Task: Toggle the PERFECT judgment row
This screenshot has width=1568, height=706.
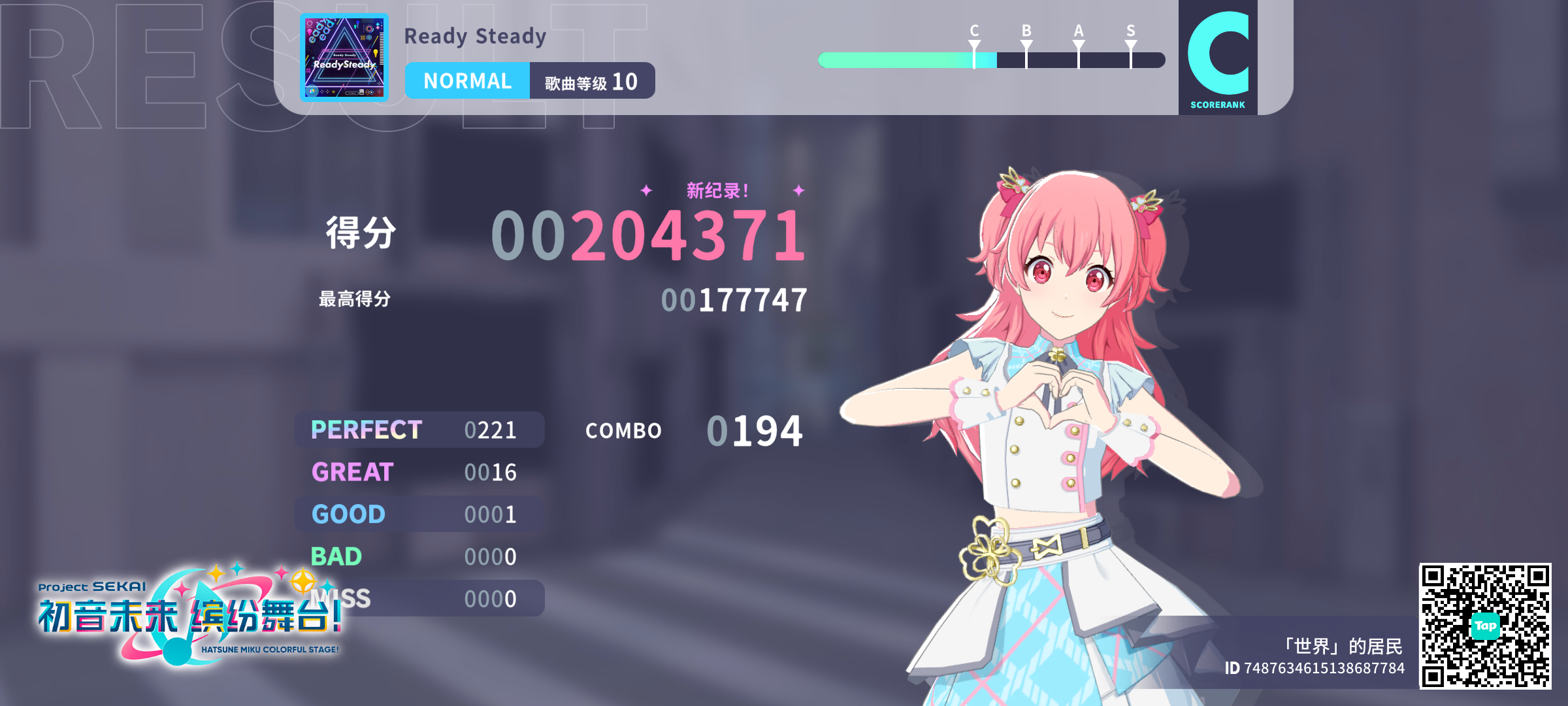Action: tap(418, 429)
